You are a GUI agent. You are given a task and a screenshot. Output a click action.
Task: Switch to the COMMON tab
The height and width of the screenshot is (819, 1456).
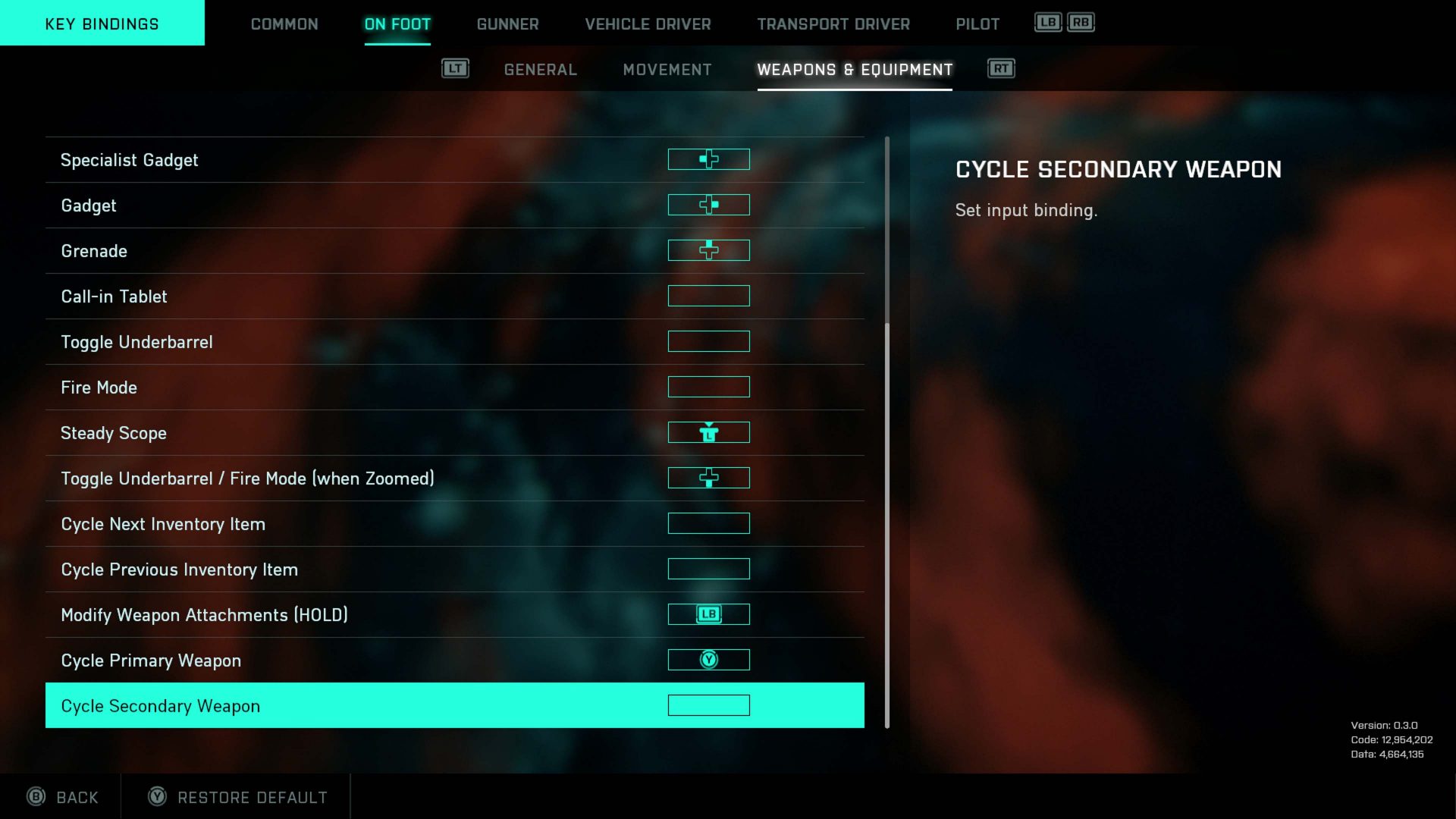coord(284,24)
